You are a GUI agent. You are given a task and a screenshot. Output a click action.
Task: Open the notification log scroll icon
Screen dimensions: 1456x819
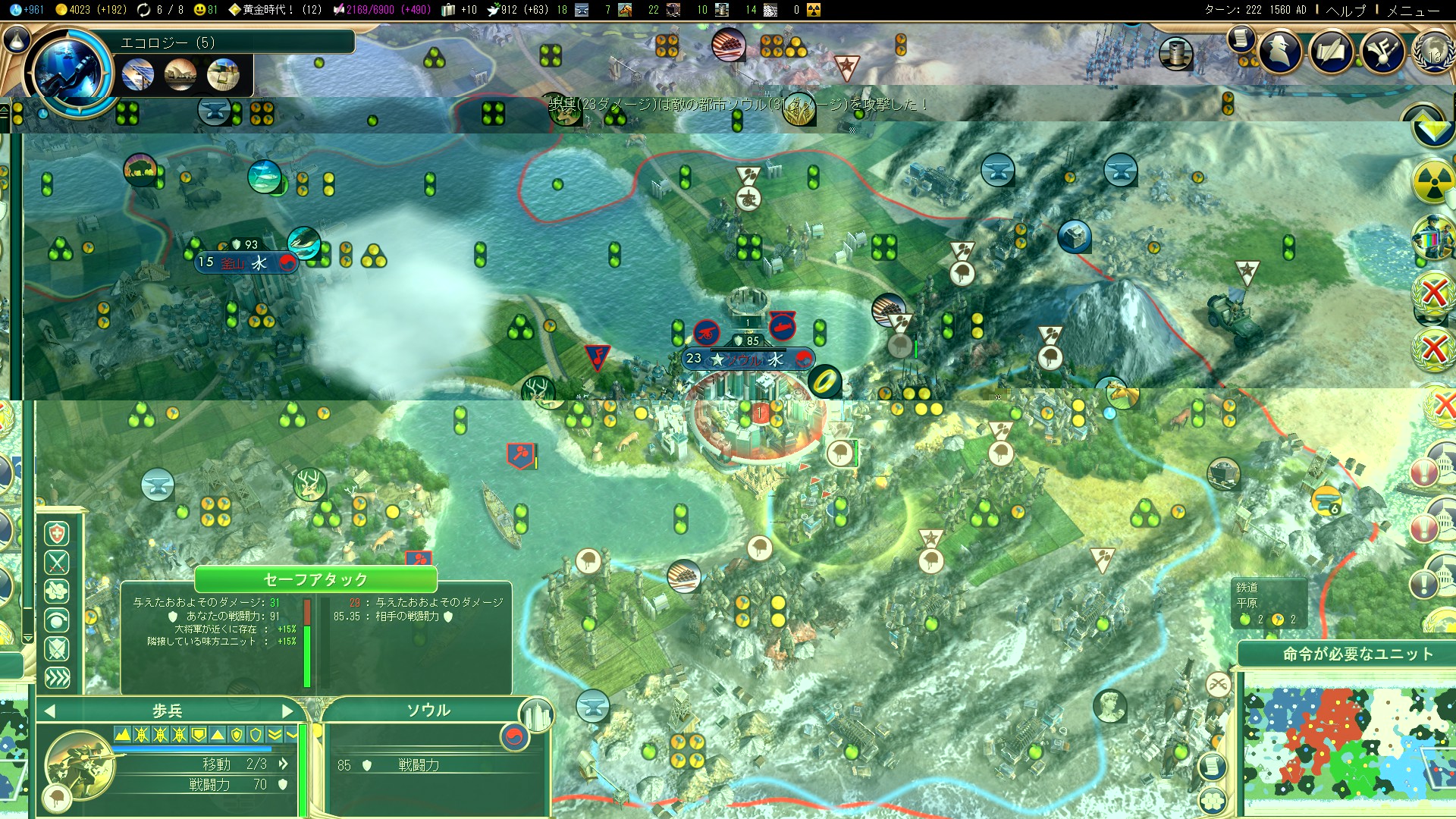click(1241, 38)
